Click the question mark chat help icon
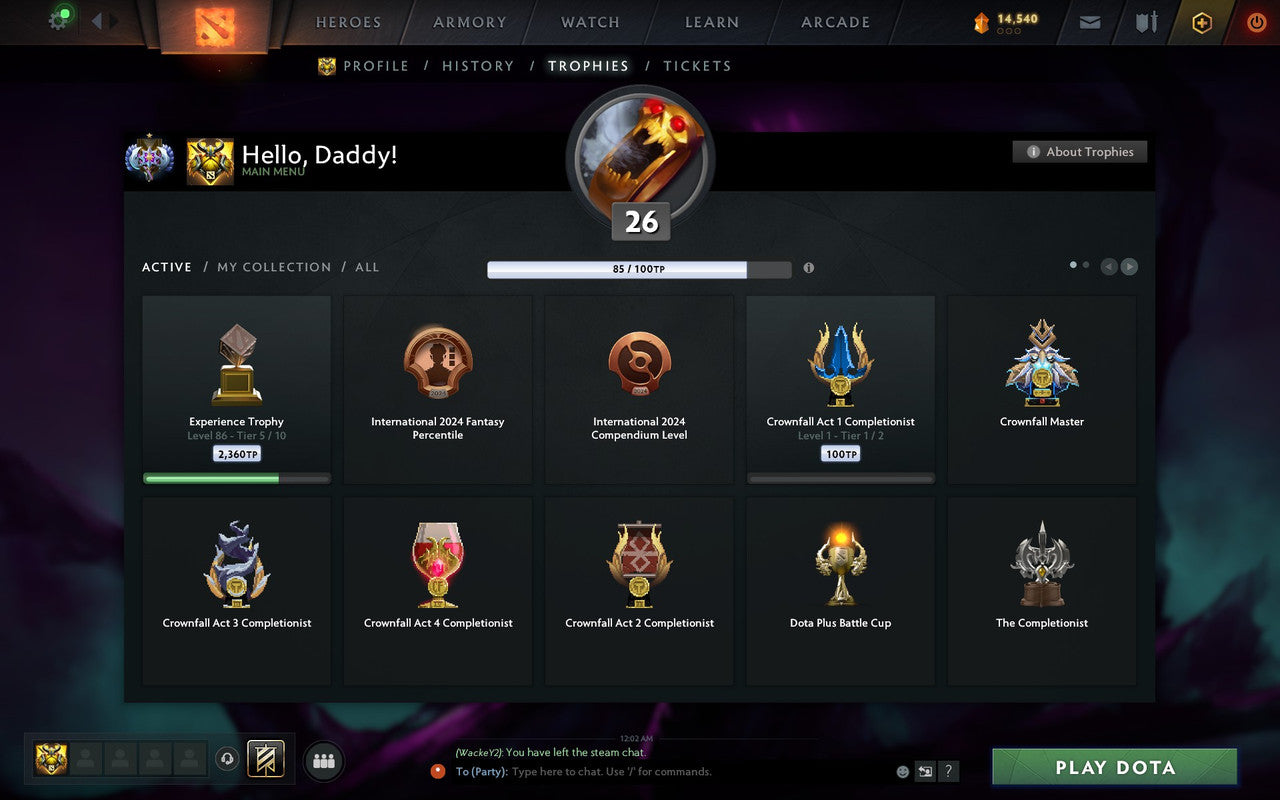Viewport: 1280px width, 800px height. click(948, 771)
